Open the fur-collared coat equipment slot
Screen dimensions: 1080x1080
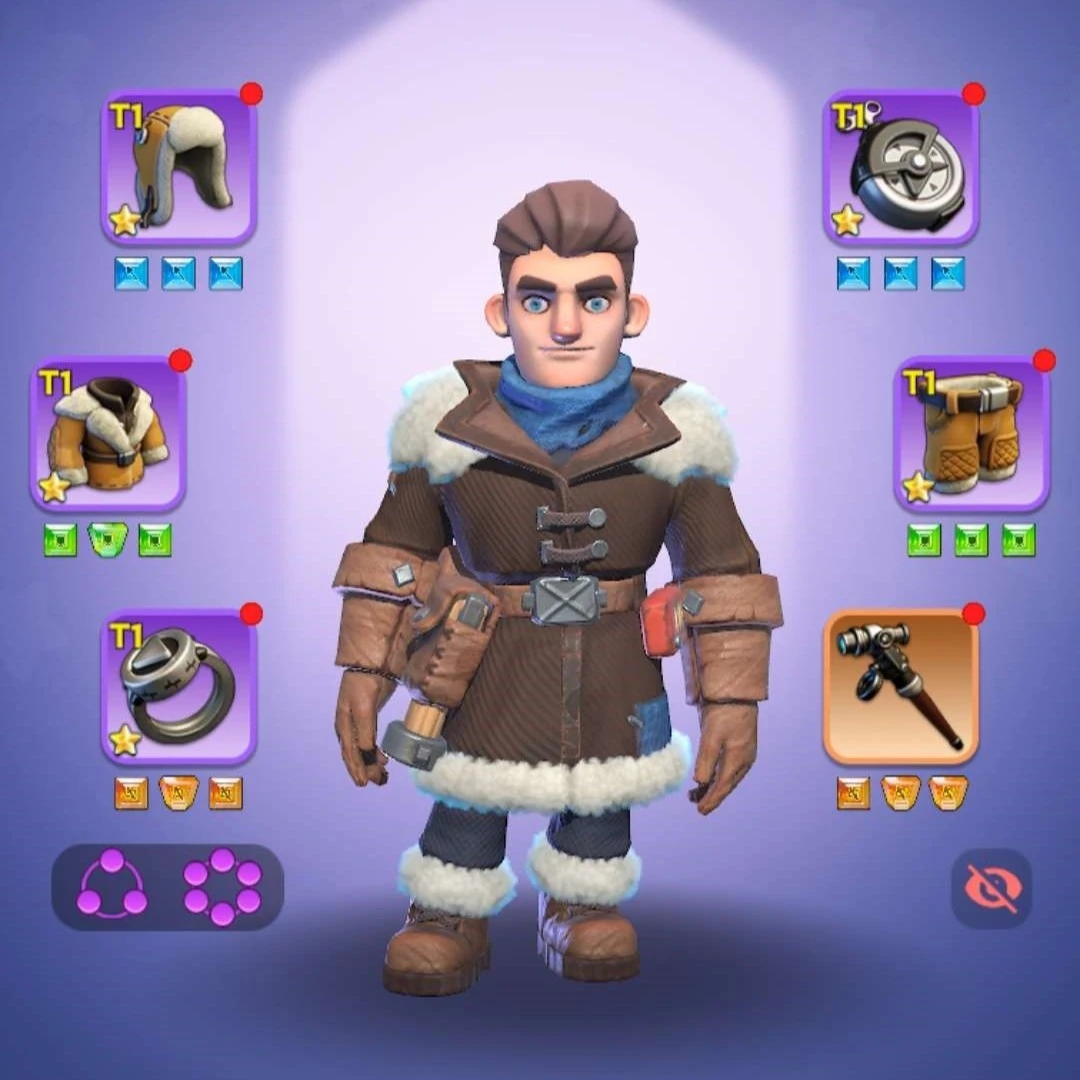coord(108,434)
